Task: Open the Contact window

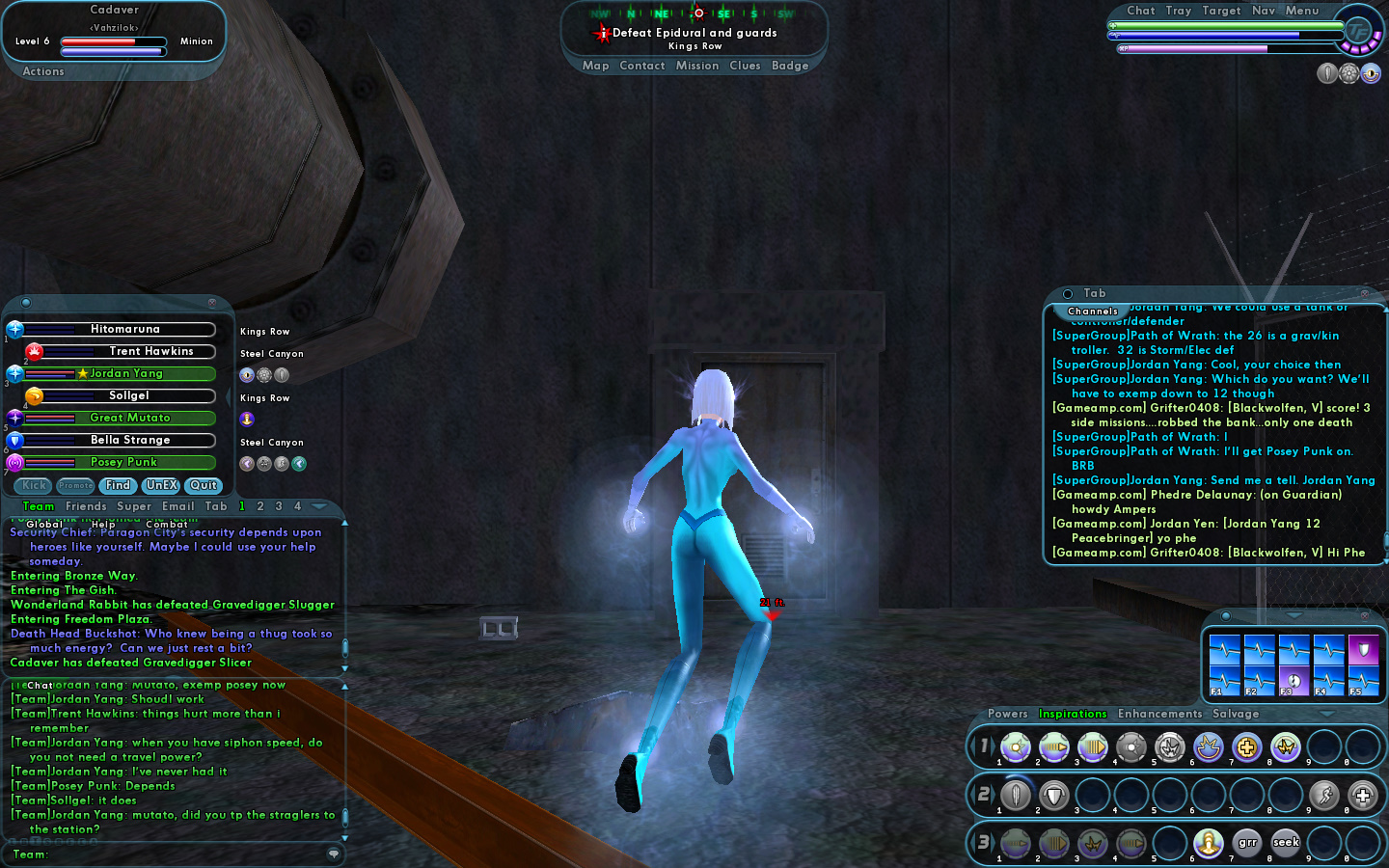Action: point(642,66)
